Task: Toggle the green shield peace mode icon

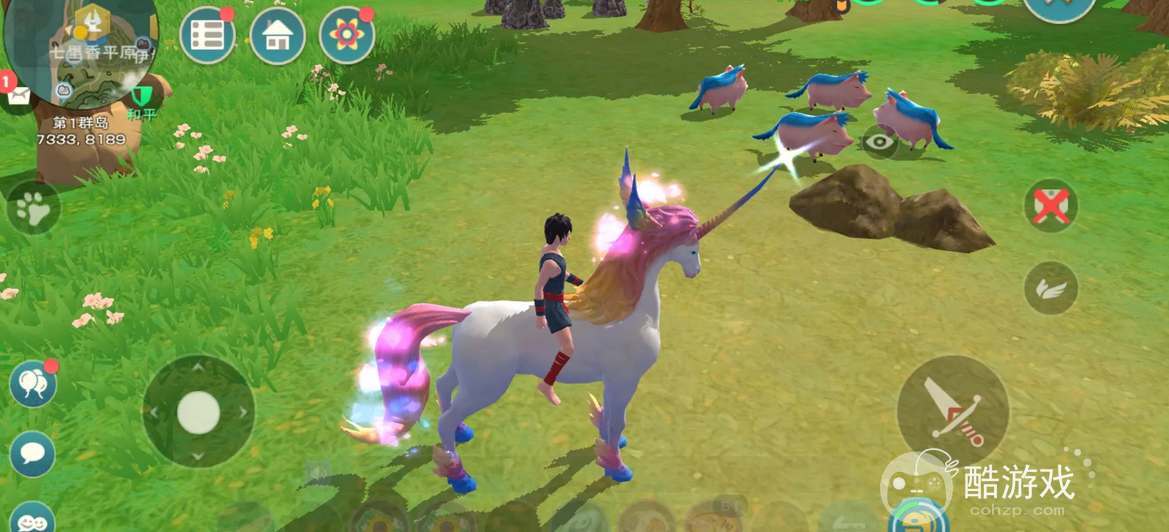Action: (143, 96)
